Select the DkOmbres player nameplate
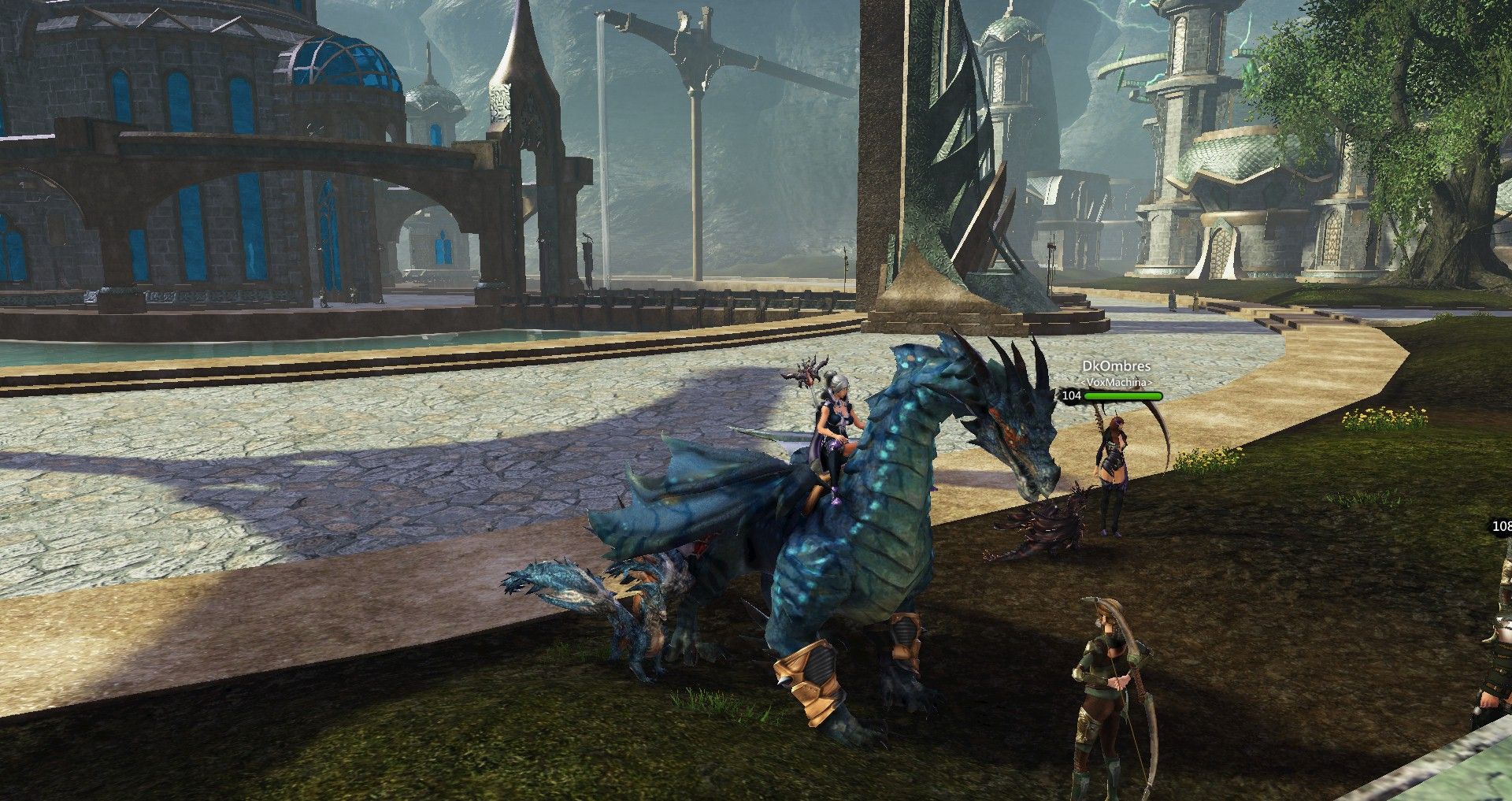 tap(1116, 366)
